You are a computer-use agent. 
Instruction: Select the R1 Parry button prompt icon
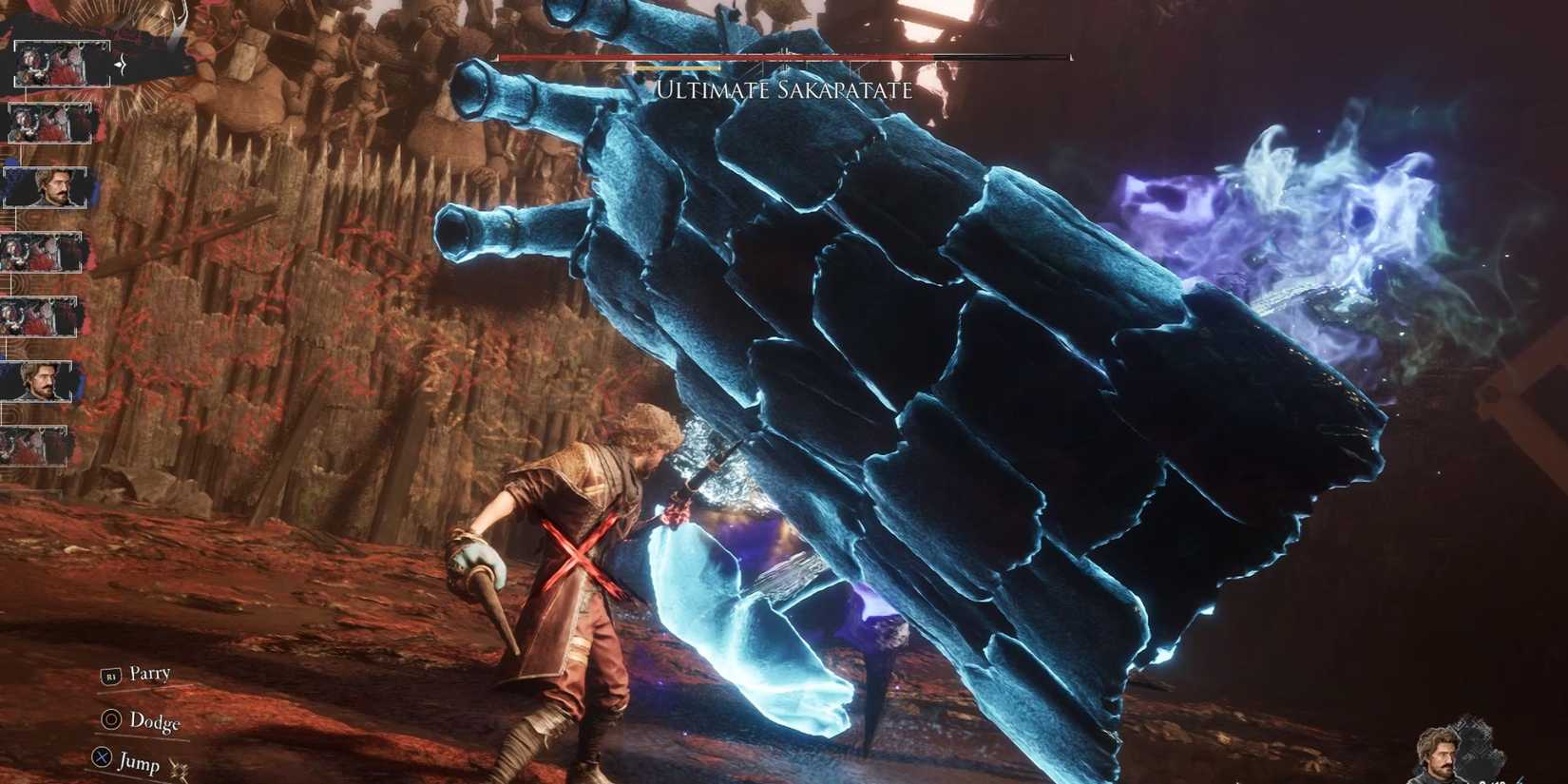click(x=110, y=677)
